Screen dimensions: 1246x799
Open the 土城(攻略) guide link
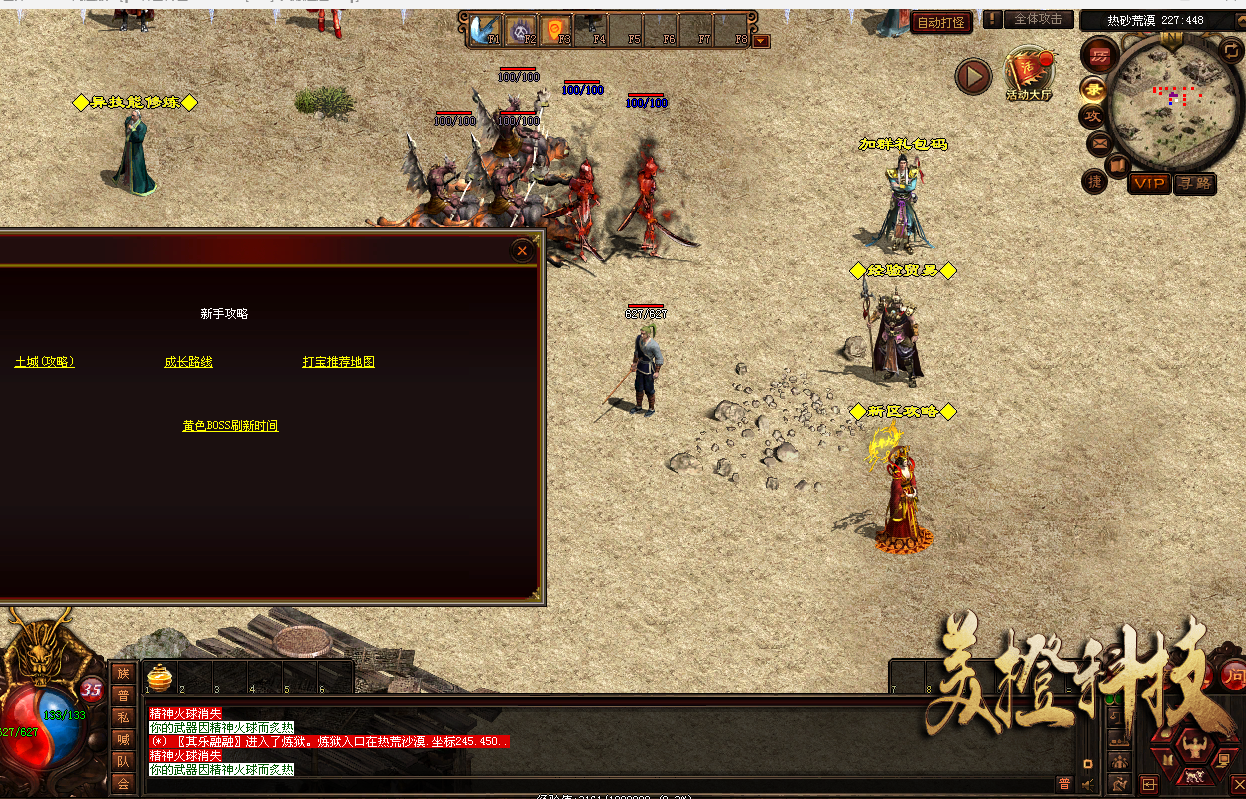(45, 362)
